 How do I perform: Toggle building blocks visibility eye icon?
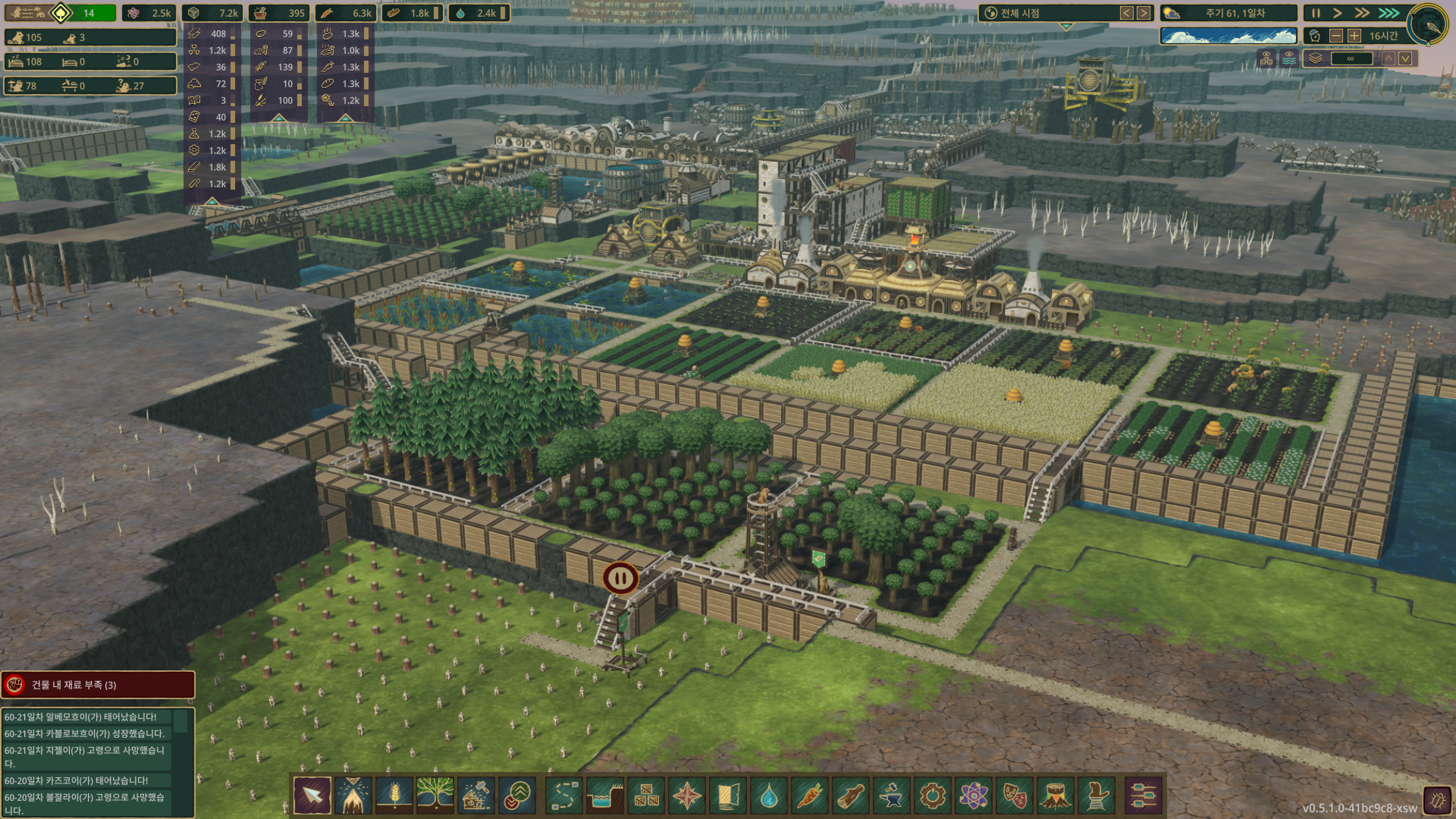[x=1266, y=58]
